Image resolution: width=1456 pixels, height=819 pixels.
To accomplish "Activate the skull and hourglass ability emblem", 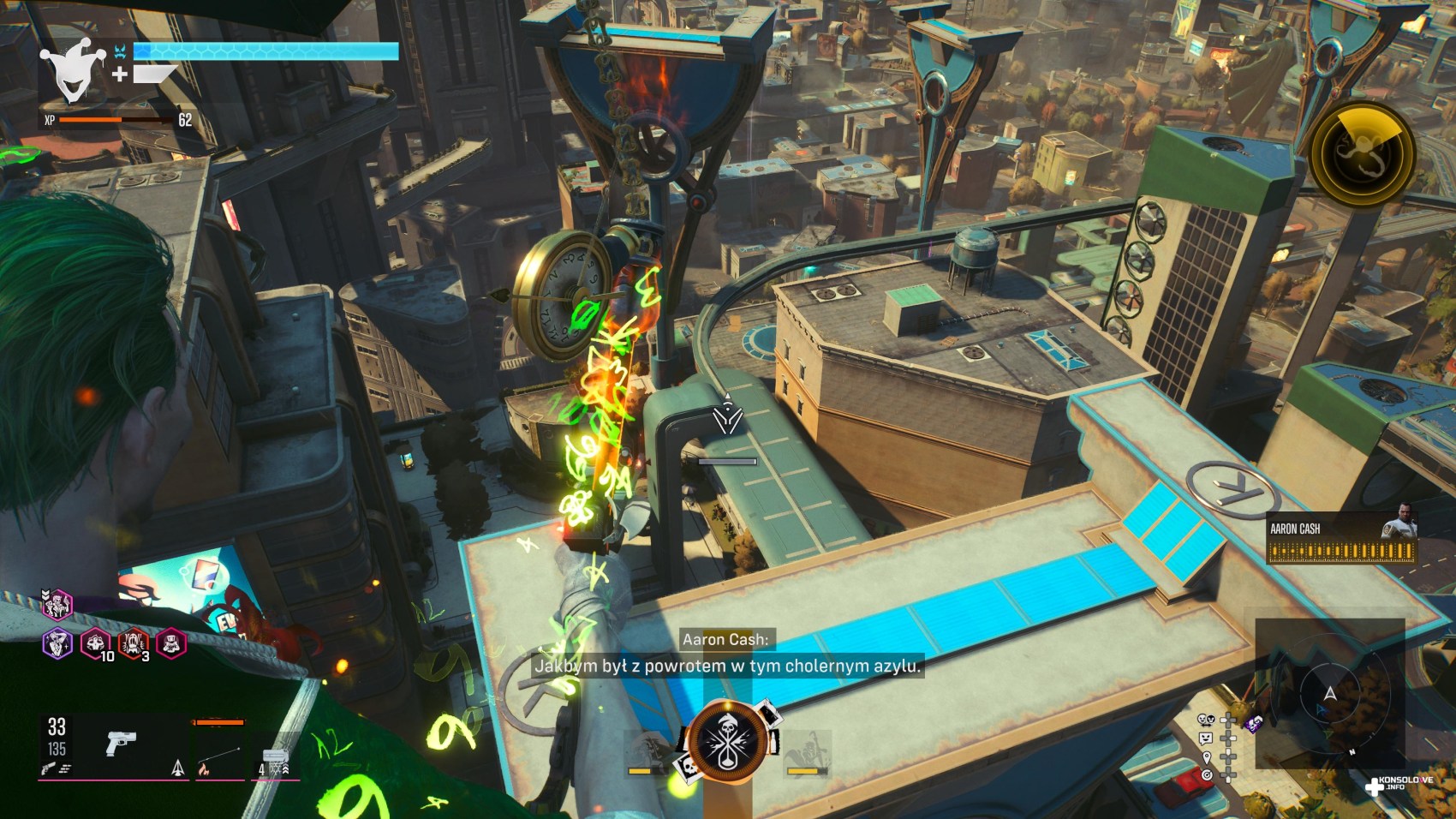I will click(x=728, y=742).
